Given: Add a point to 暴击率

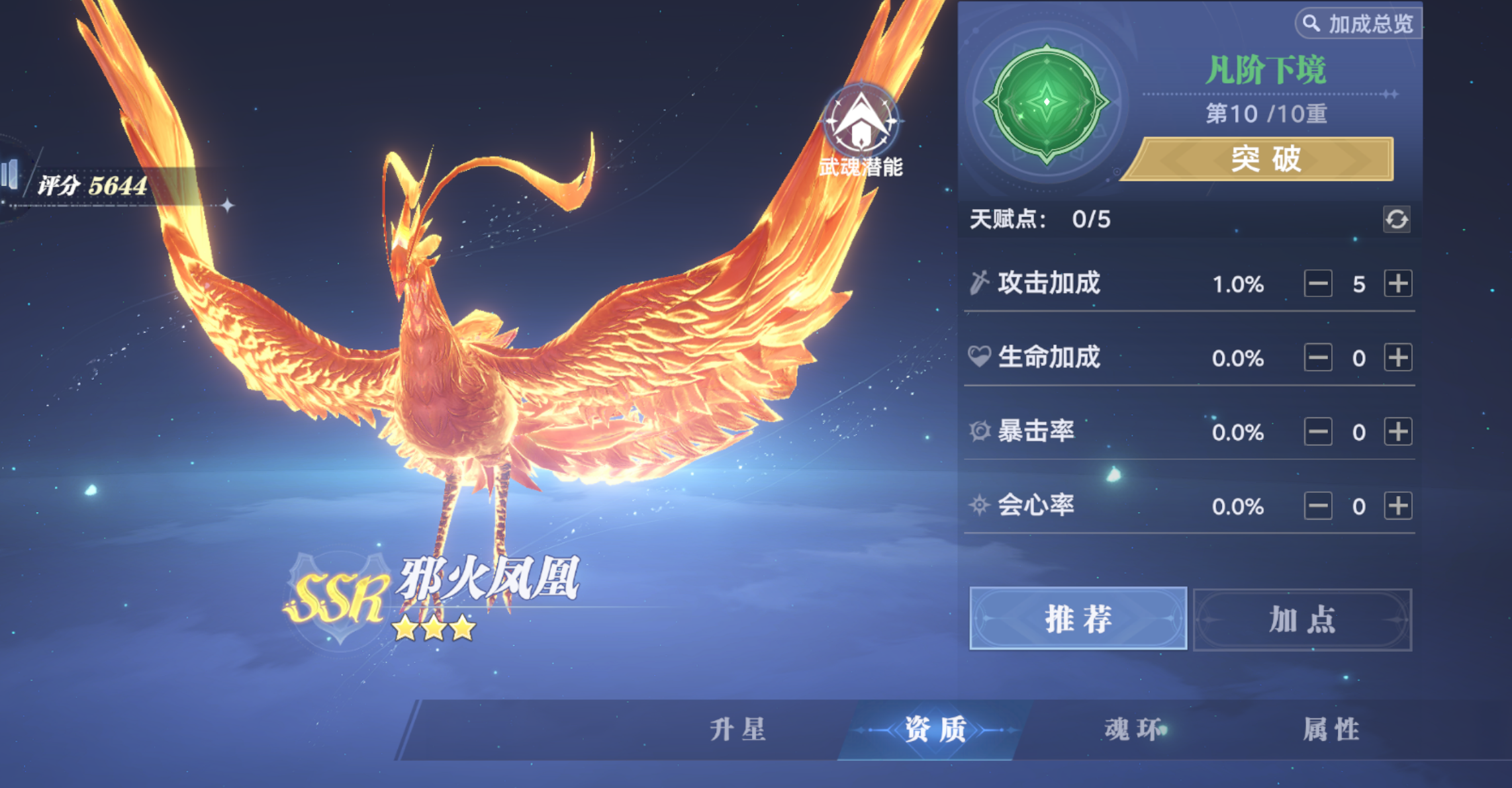Looking at the screenshot, I should pyautogui.click(x=1399, y=431).
